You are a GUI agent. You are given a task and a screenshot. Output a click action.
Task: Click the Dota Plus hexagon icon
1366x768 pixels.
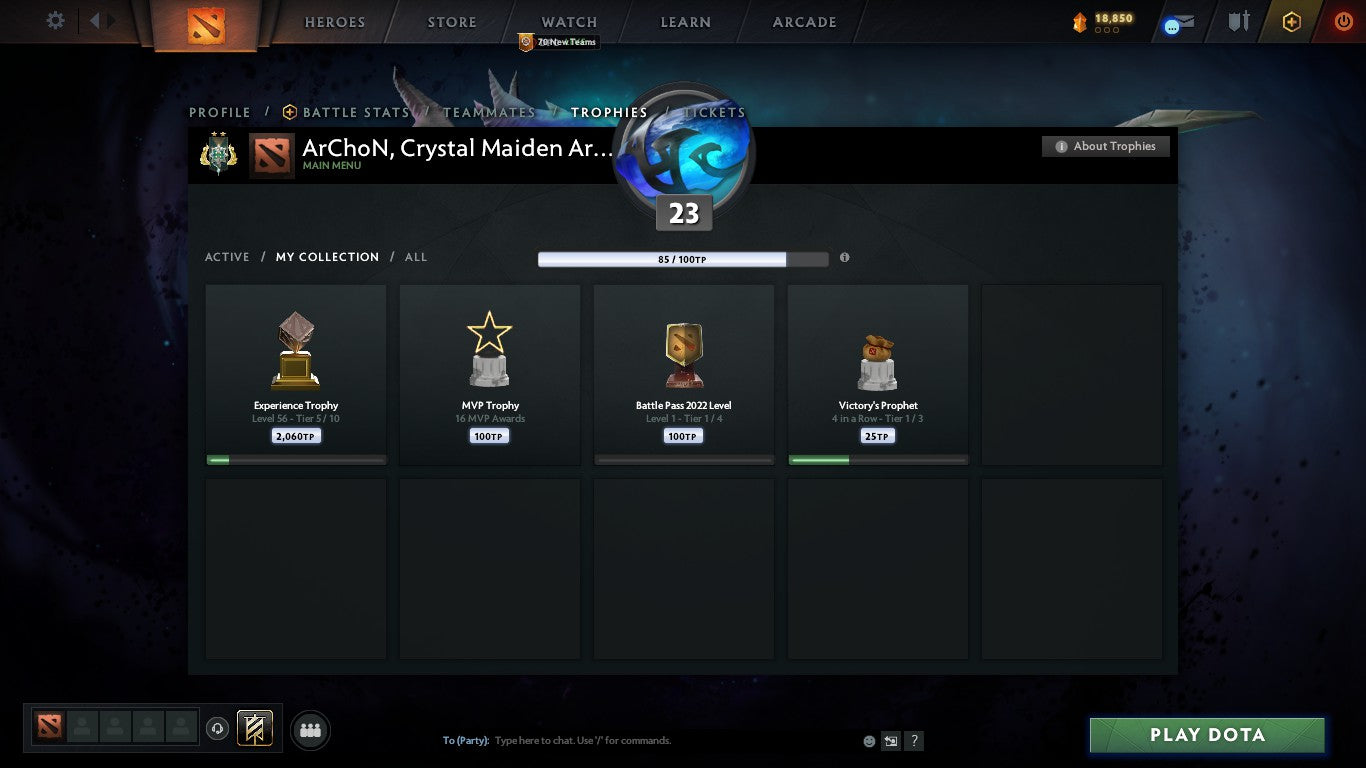point(1290,20)
